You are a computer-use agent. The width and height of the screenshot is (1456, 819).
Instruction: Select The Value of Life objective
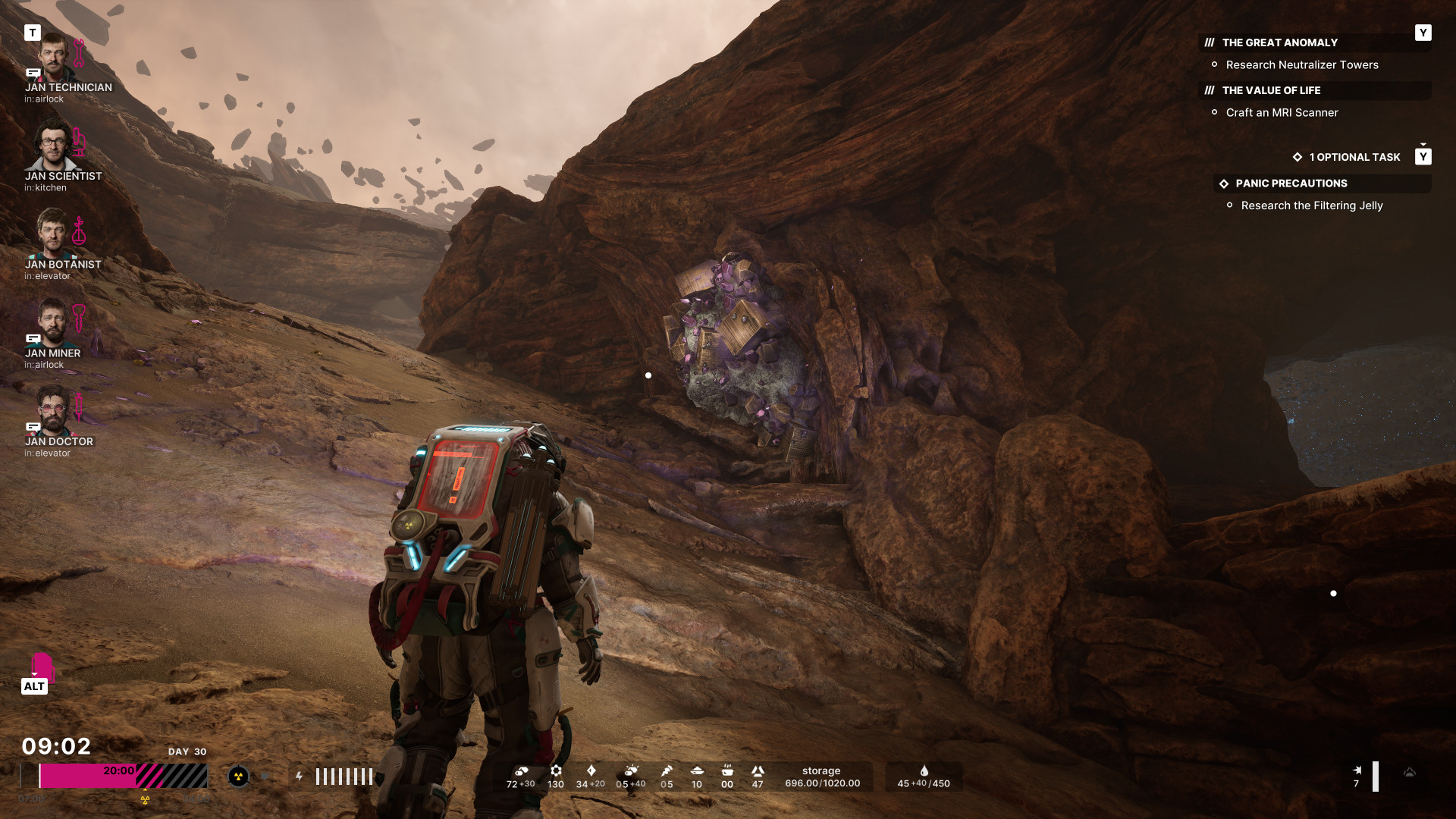[x=1271, y=91]
